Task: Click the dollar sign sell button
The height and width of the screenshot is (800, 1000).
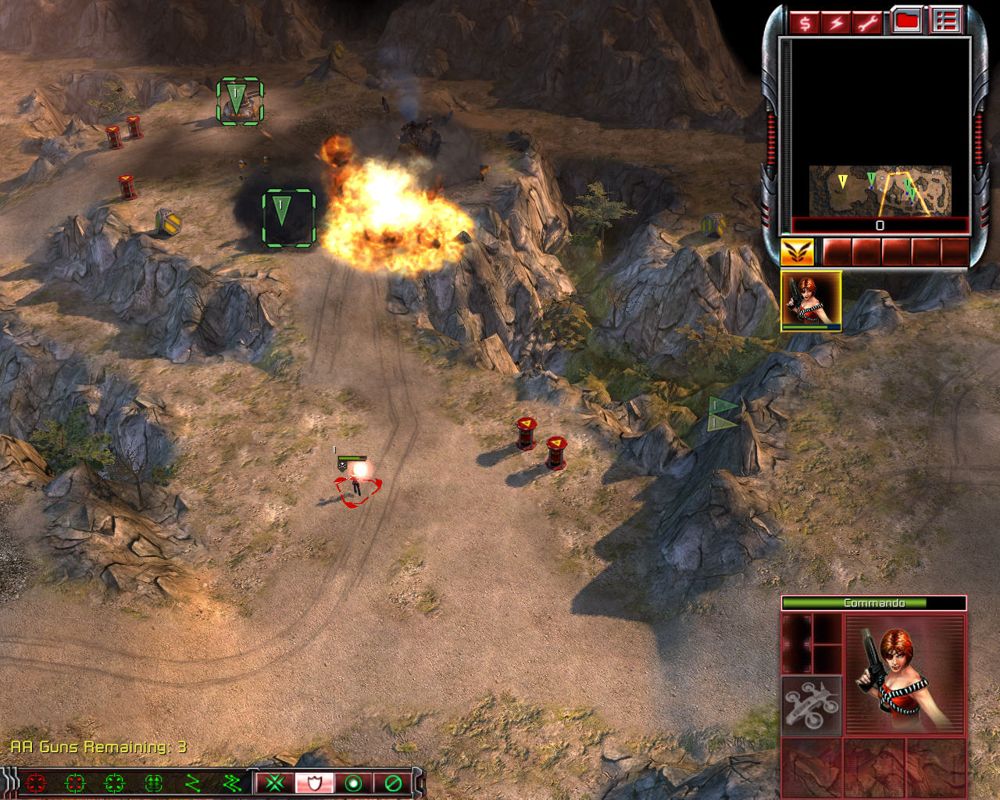Action: 803,20
